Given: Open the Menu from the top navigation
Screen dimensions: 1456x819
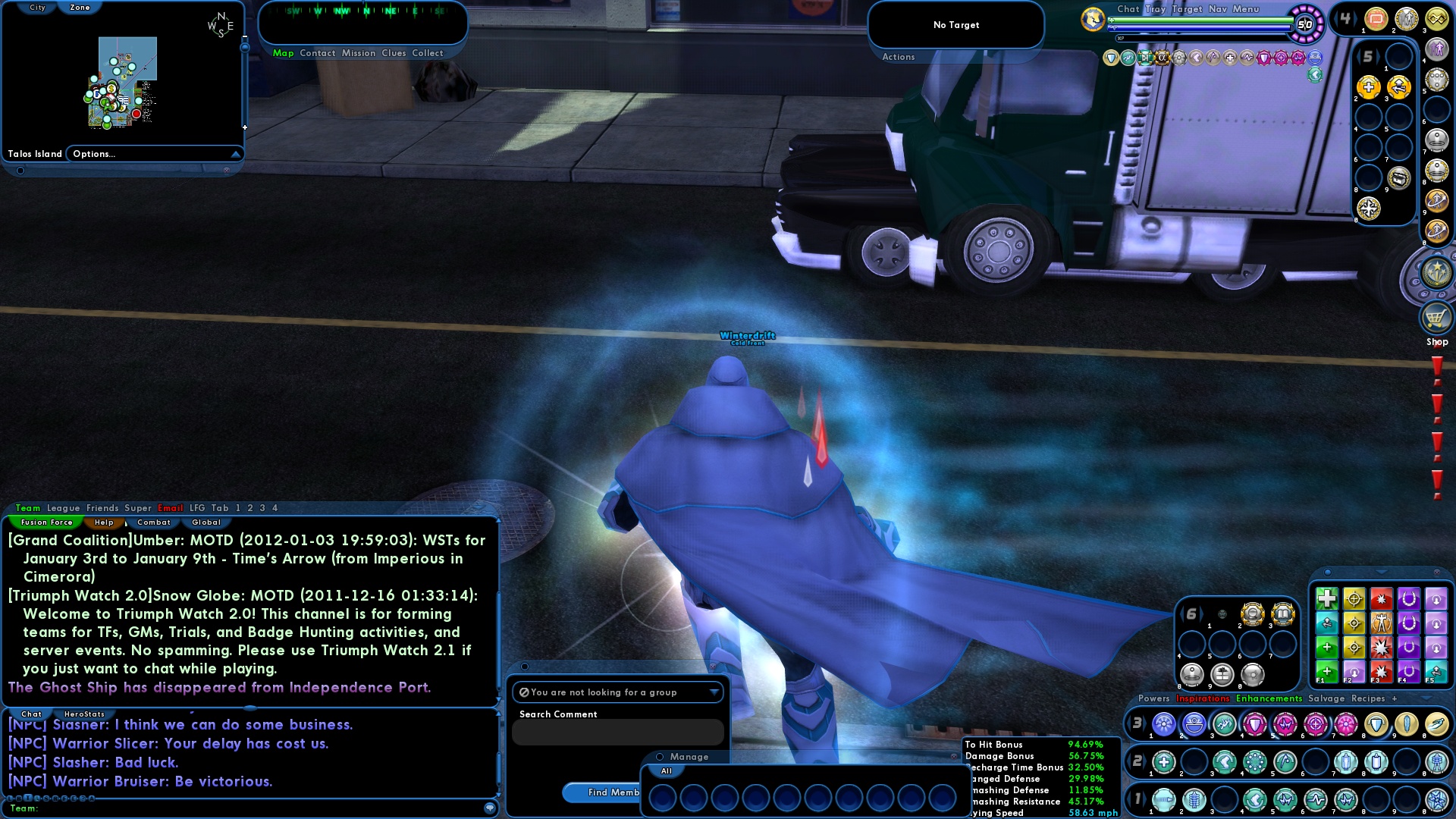Looking at the screenshot, I should tap(1246, 10).
